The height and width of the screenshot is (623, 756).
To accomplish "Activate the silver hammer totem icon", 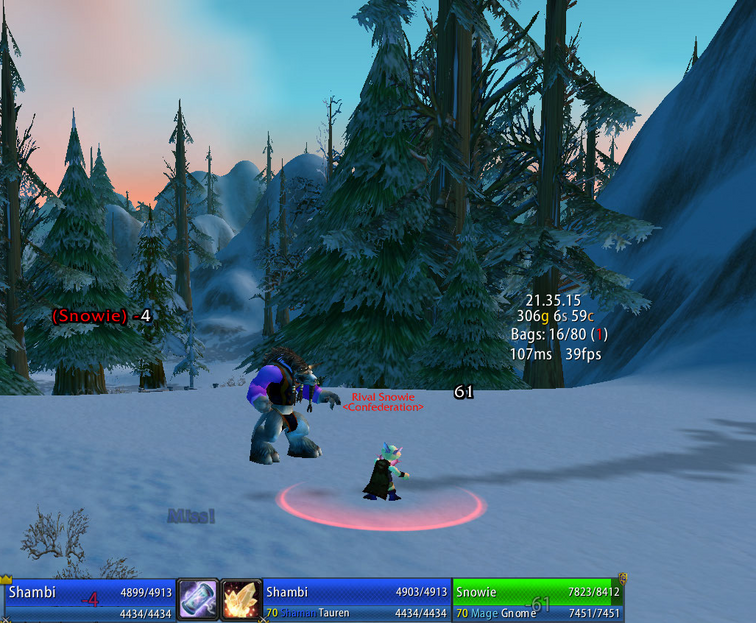I will click(x=198, y=600).
